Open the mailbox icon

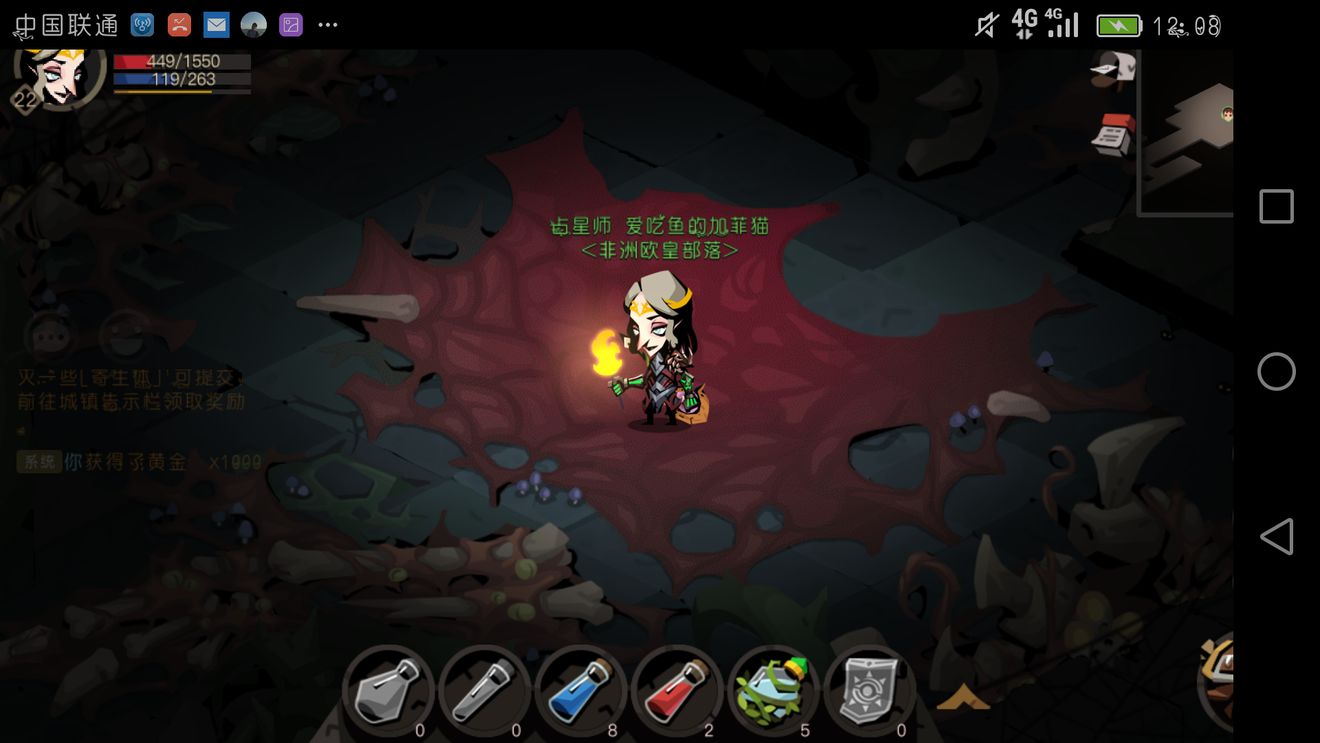coord(1113,68)
